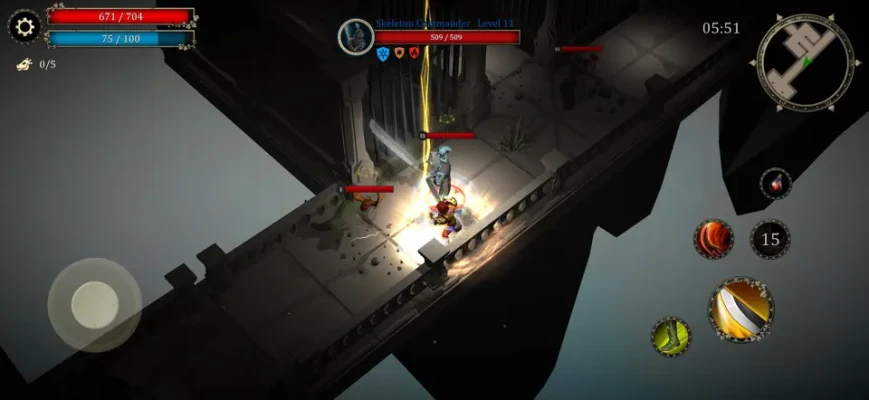This screenshot has height=400, width=869.
Task: Use the red health potion
Action: coord(775,184)
